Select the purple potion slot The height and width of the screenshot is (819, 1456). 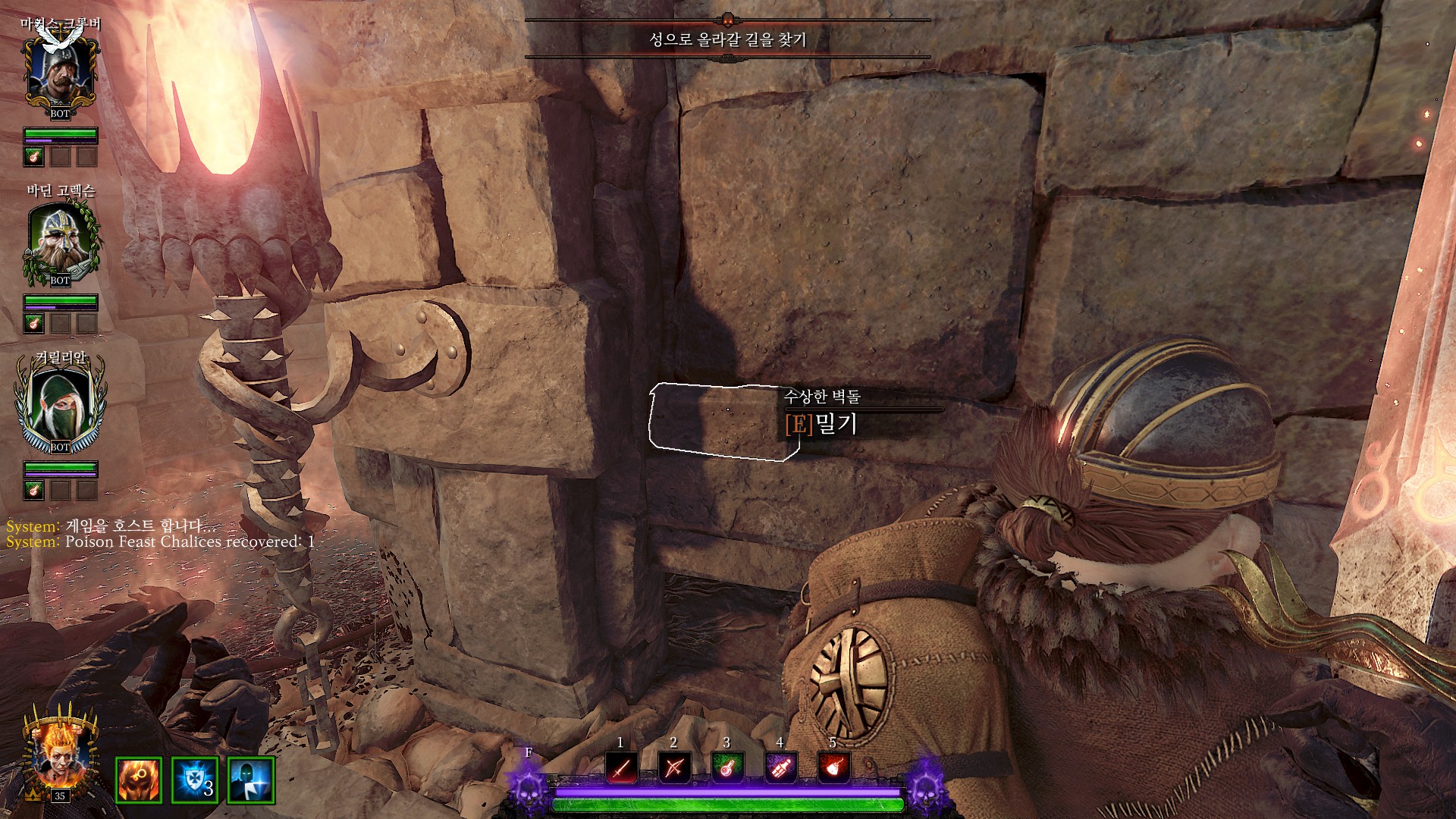tap(780, 768)
